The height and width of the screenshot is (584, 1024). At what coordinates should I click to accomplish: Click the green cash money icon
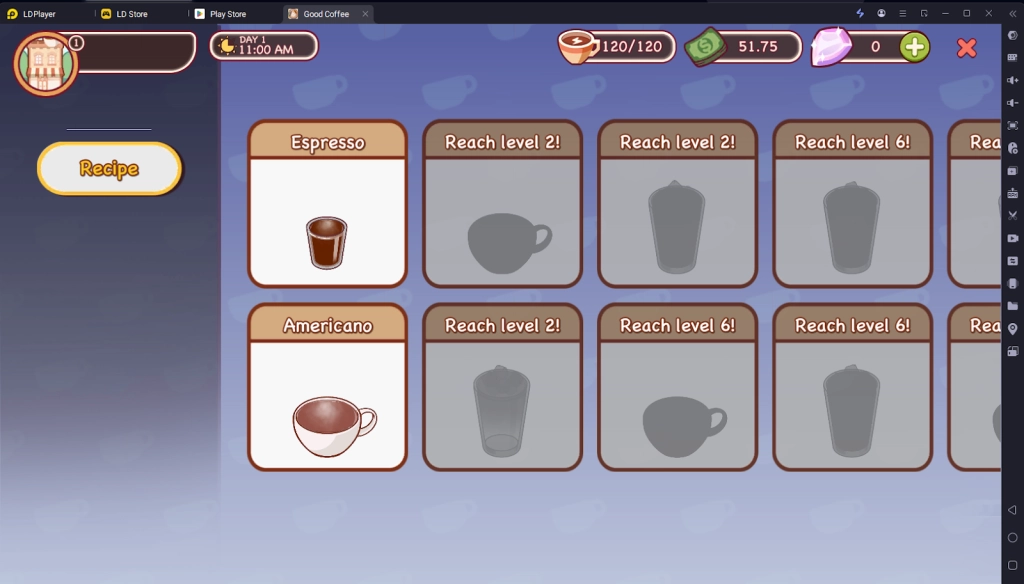[706, 47]
